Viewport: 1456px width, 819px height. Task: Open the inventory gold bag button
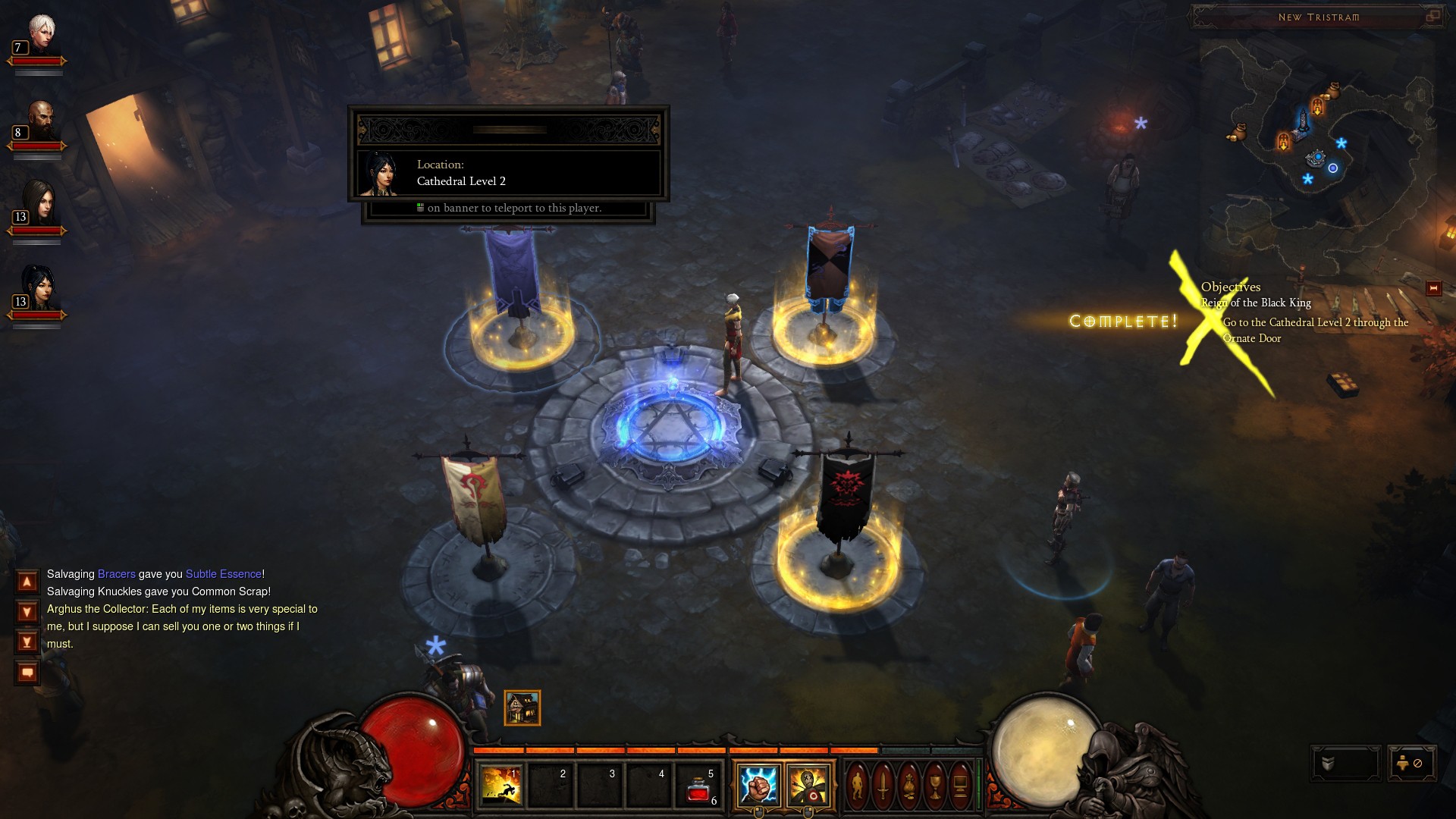point(908,785)
